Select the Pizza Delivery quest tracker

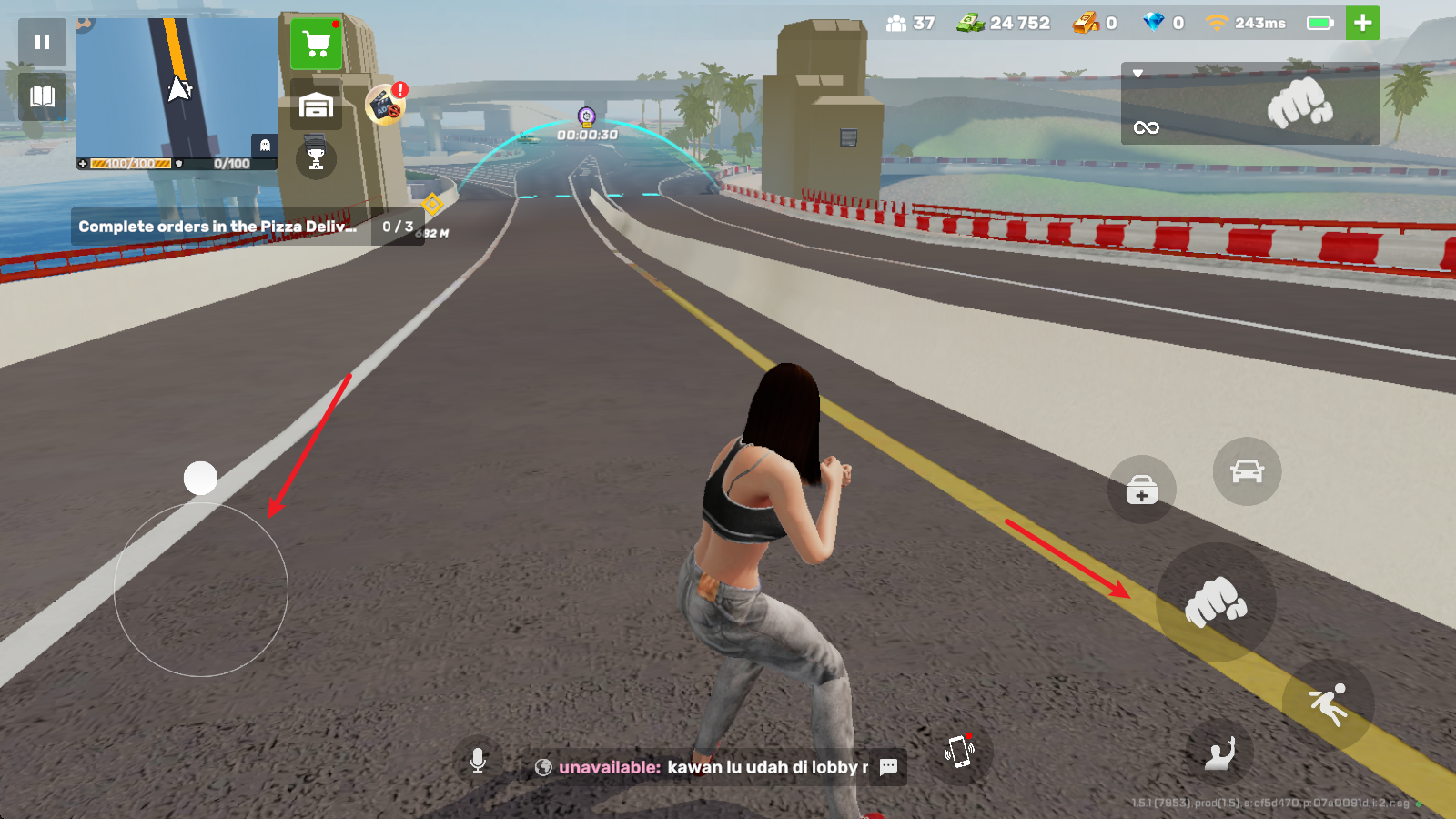[246, 227]
